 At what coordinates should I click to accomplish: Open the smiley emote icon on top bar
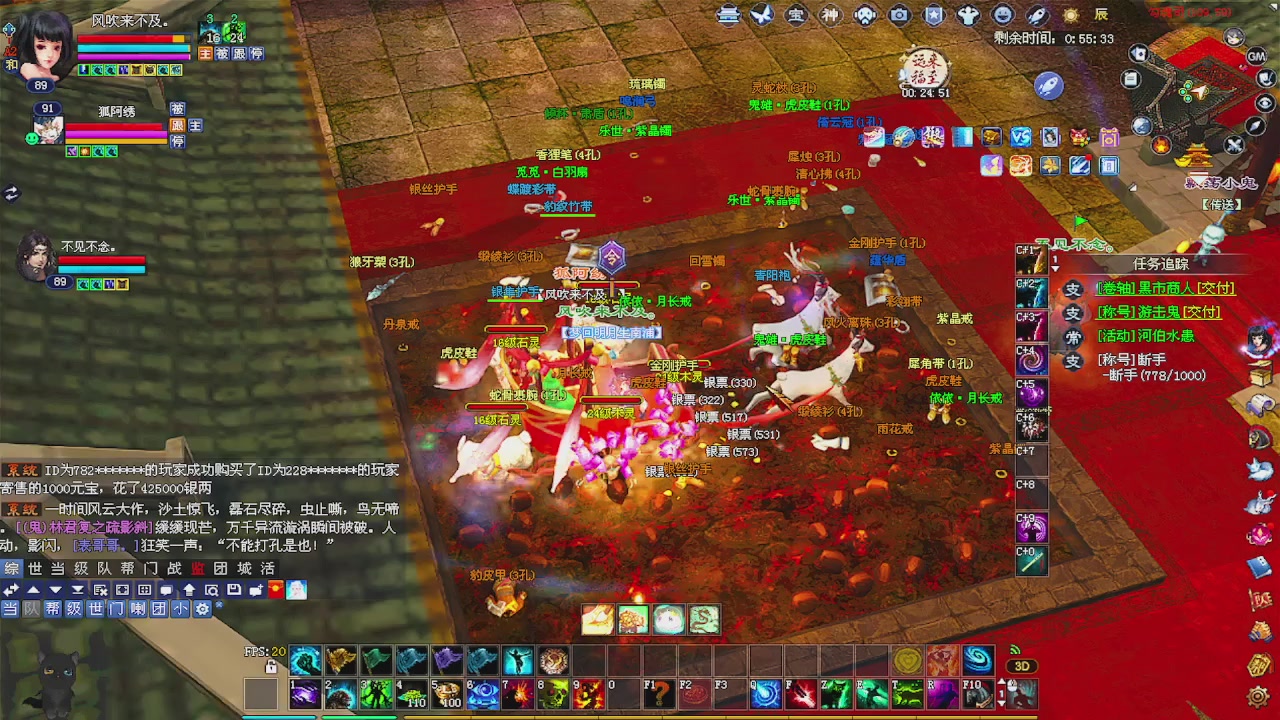[1002, 15]
